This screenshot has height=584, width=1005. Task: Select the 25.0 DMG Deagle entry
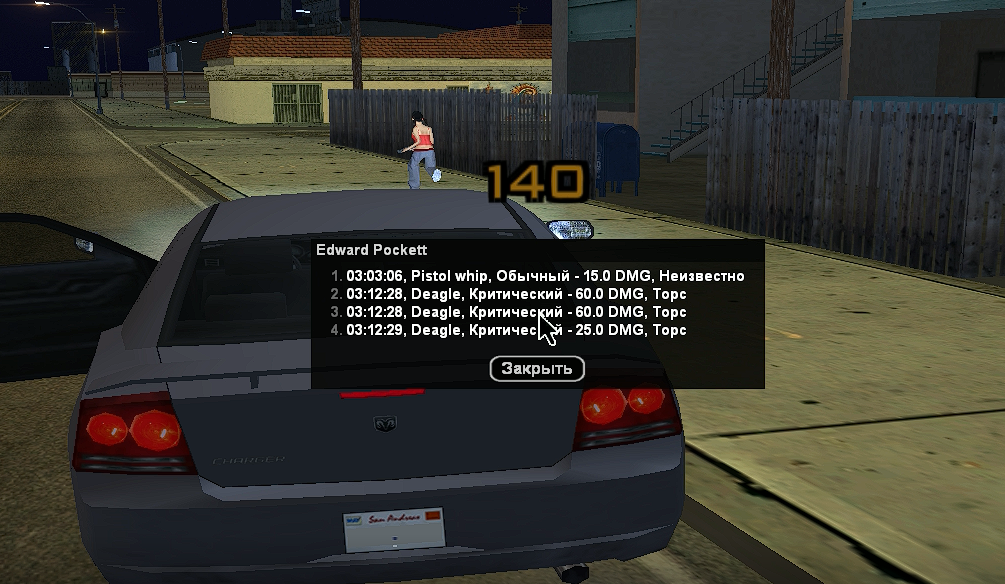click(x=516, y=330)
